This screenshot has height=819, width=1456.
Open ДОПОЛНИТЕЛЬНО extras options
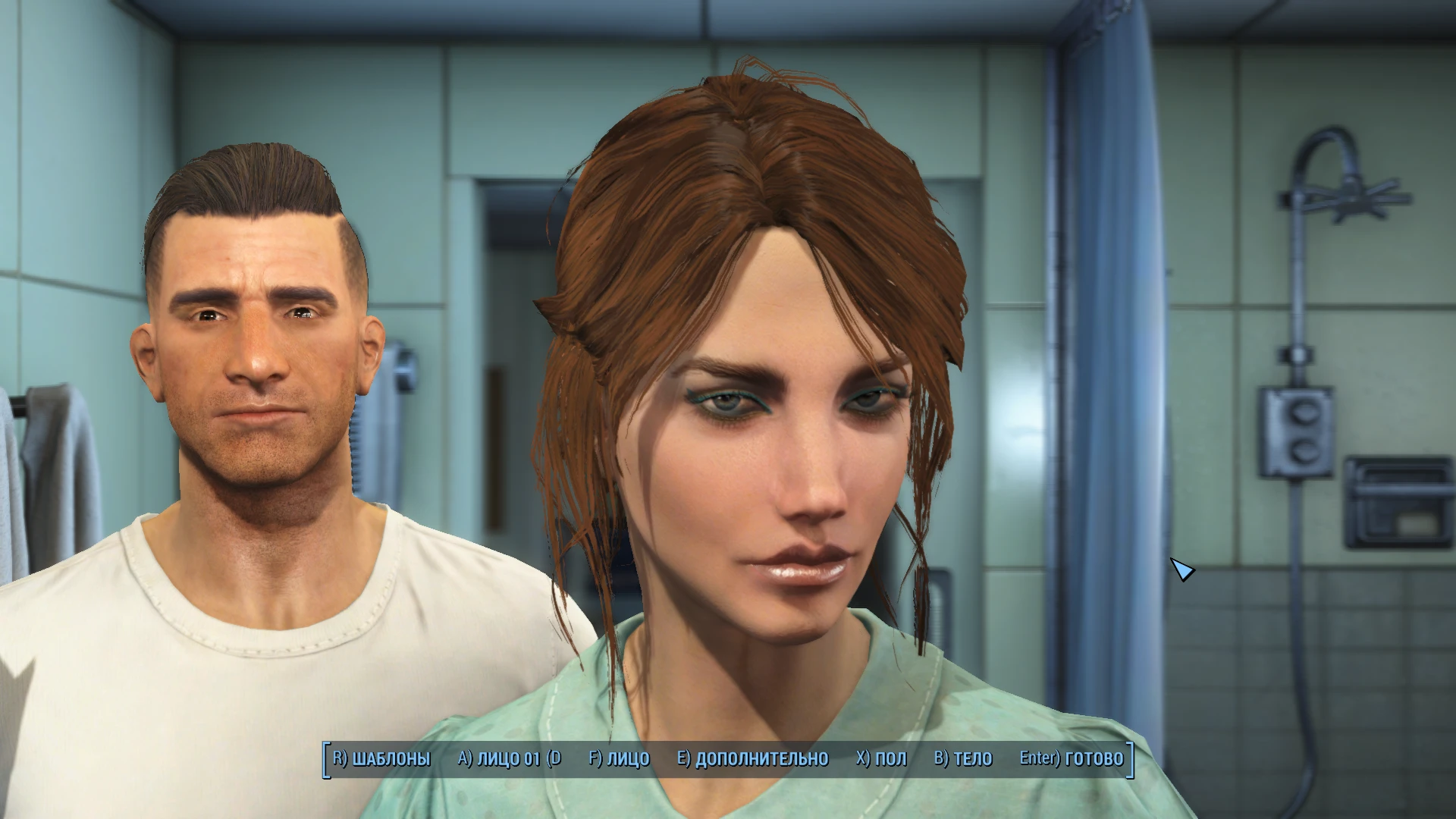pyautogui.click(x=753, y=758)
